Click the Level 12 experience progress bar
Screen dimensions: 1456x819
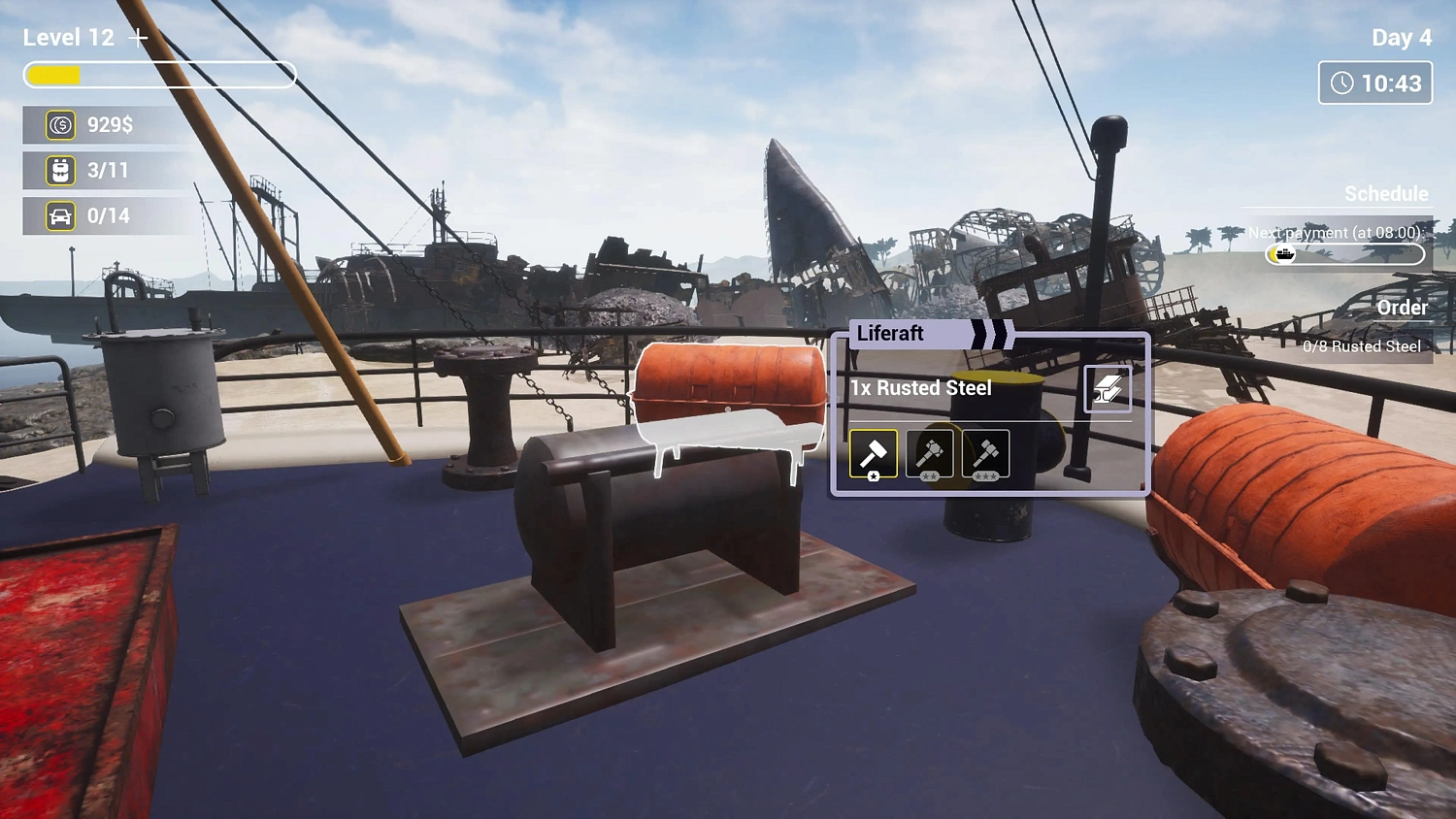coord(159,75)
